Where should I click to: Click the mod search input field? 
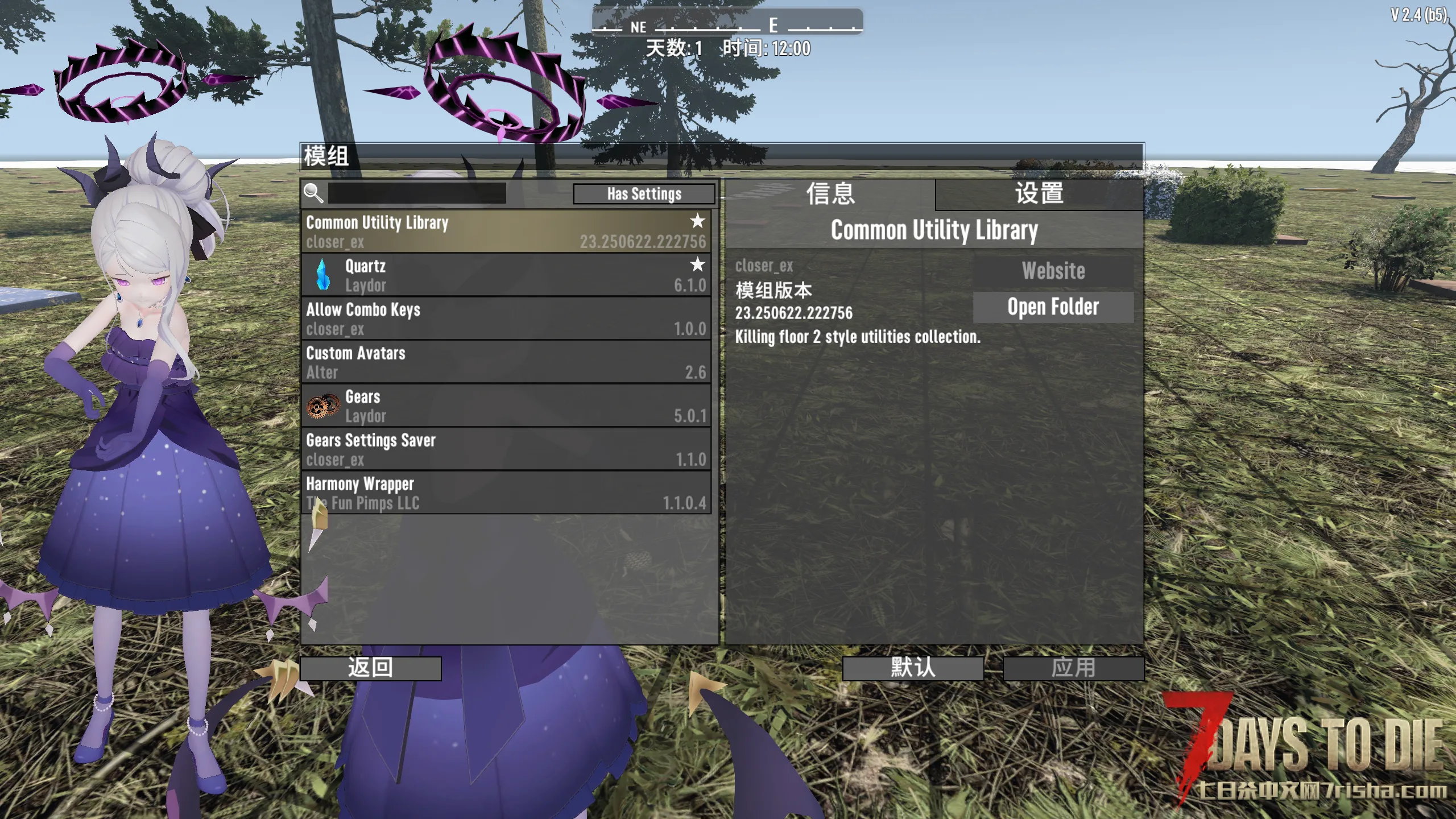[x=417, y=193]
